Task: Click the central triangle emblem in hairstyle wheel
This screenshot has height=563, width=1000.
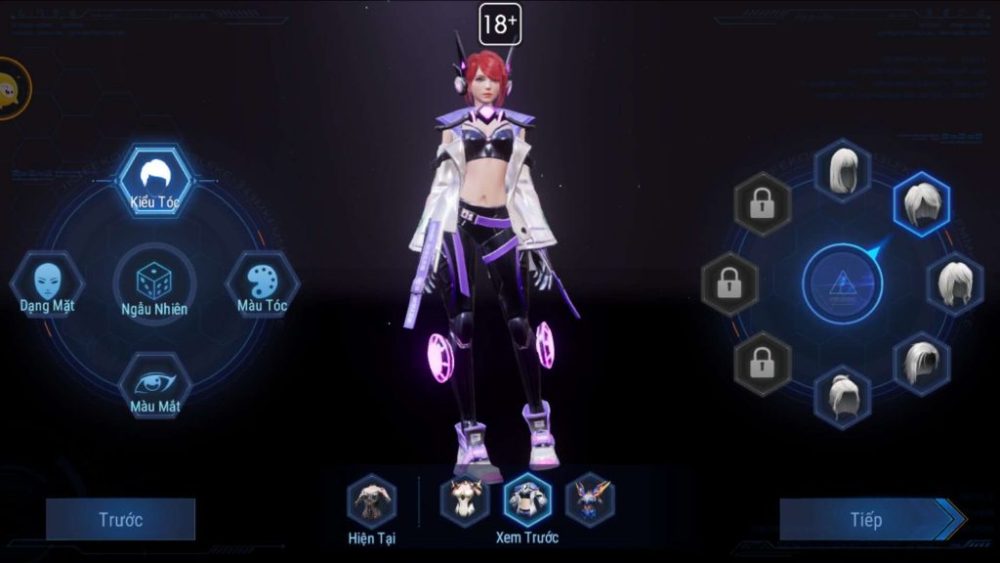Action: pyautogui.click(x=842, y=284)
